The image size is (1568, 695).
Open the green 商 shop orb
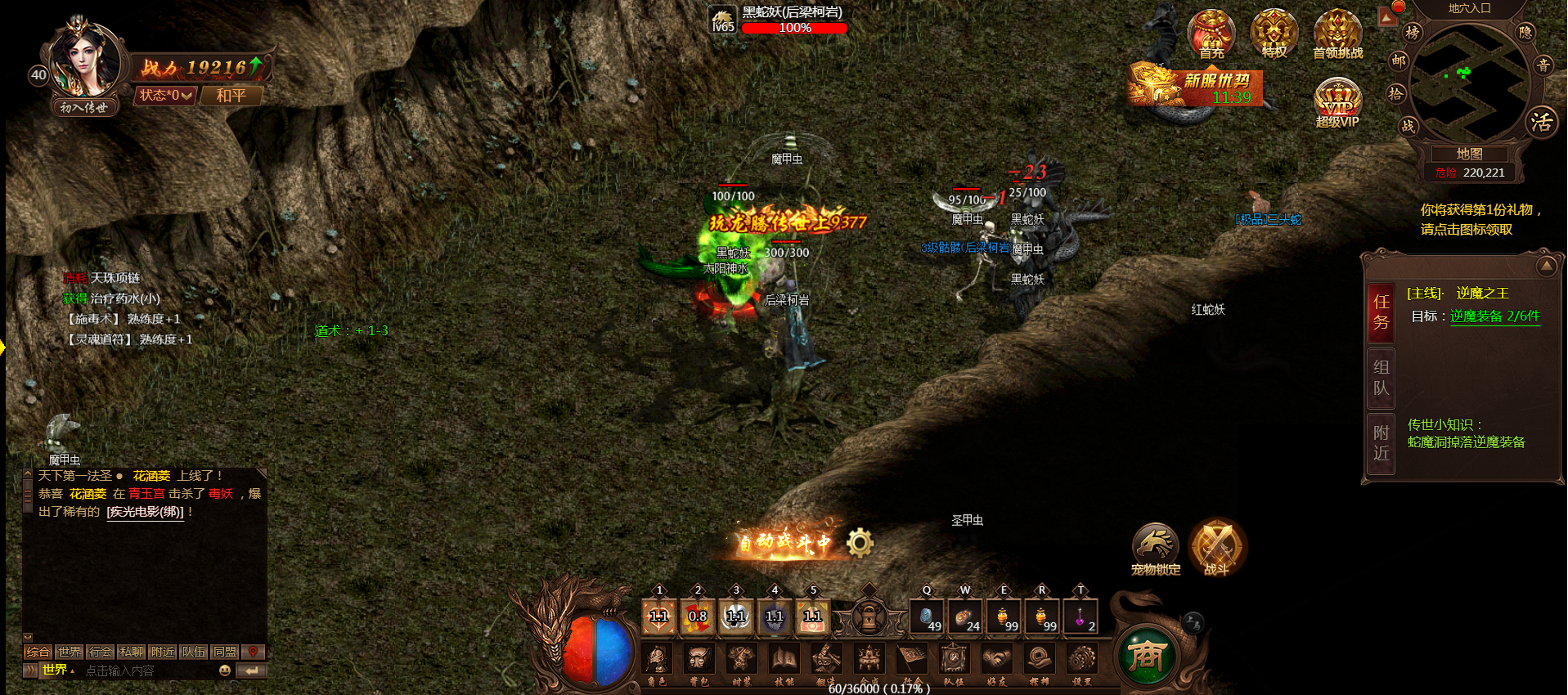tap(1147, 654)
